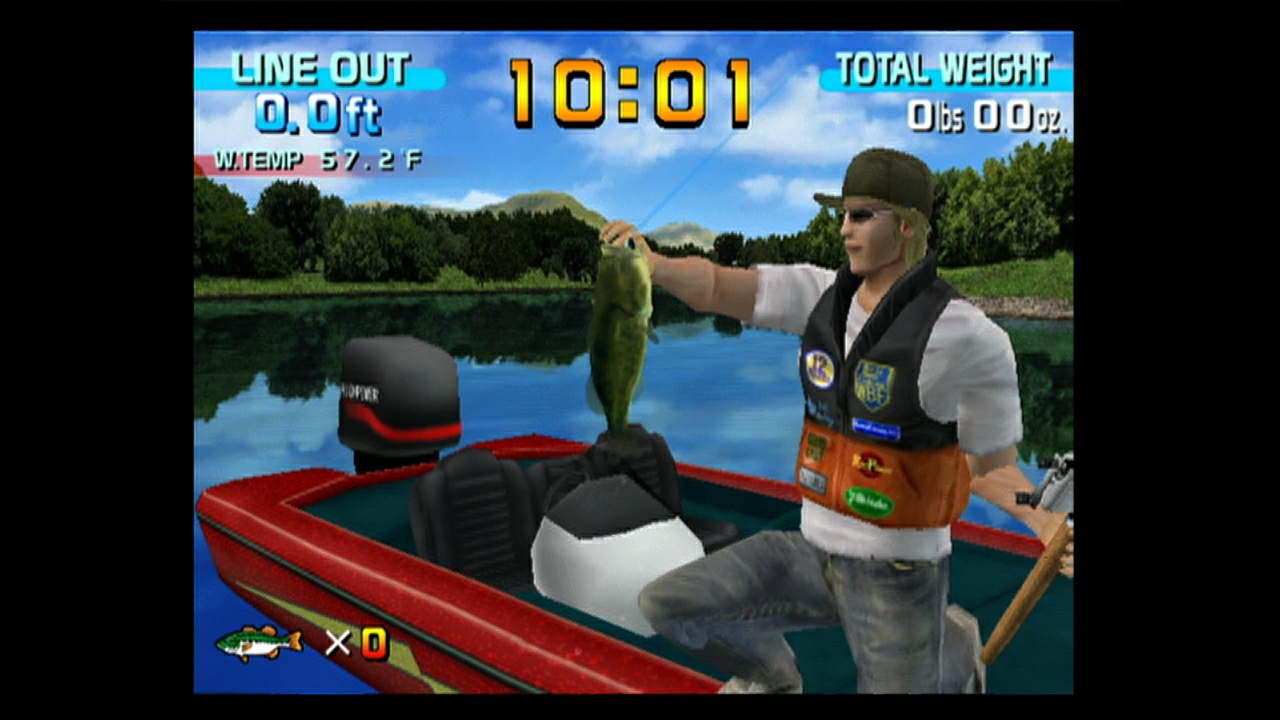Click the 0.0ft line depth value
Screen dimensions: 1280x720
point(318,113)
